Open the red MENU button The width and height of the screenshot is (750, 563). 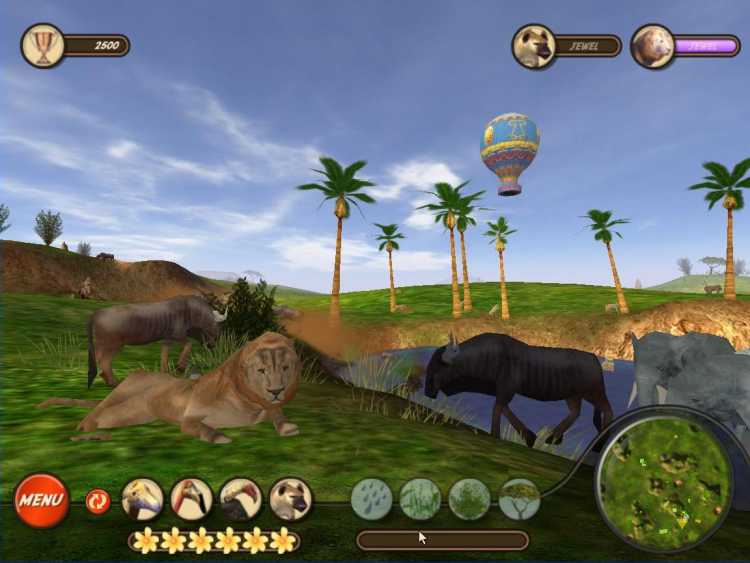tap(42, 500)
